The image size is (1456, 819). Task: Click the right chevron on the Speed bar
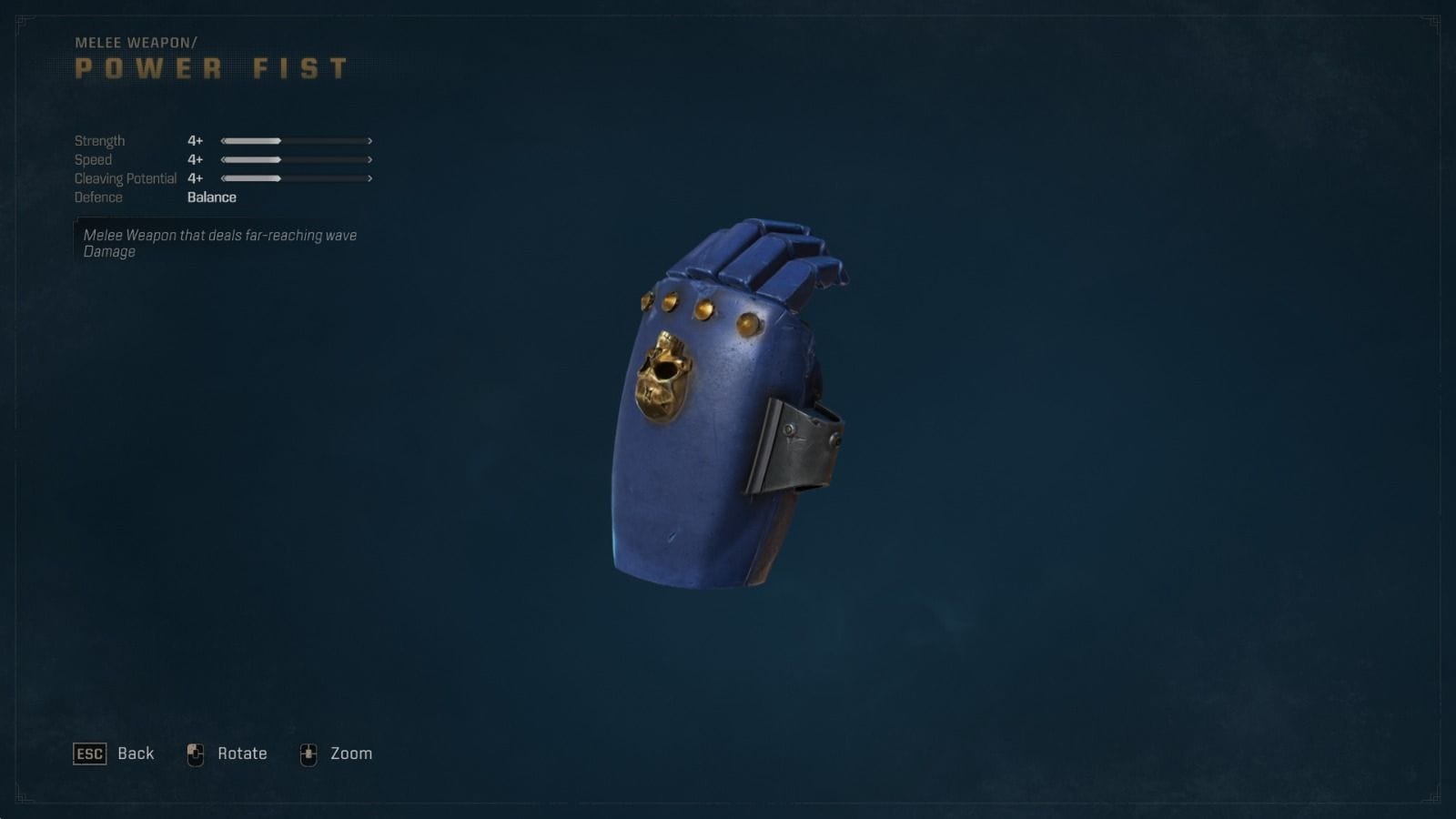tap(369, 159)
